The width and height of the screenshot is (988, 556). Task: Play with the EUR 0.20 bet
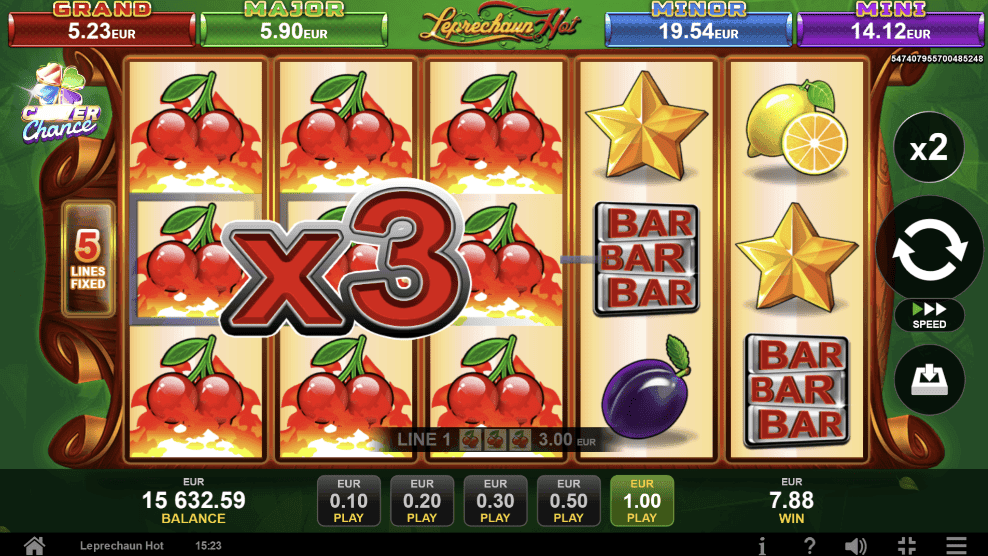tap(422, 500)
